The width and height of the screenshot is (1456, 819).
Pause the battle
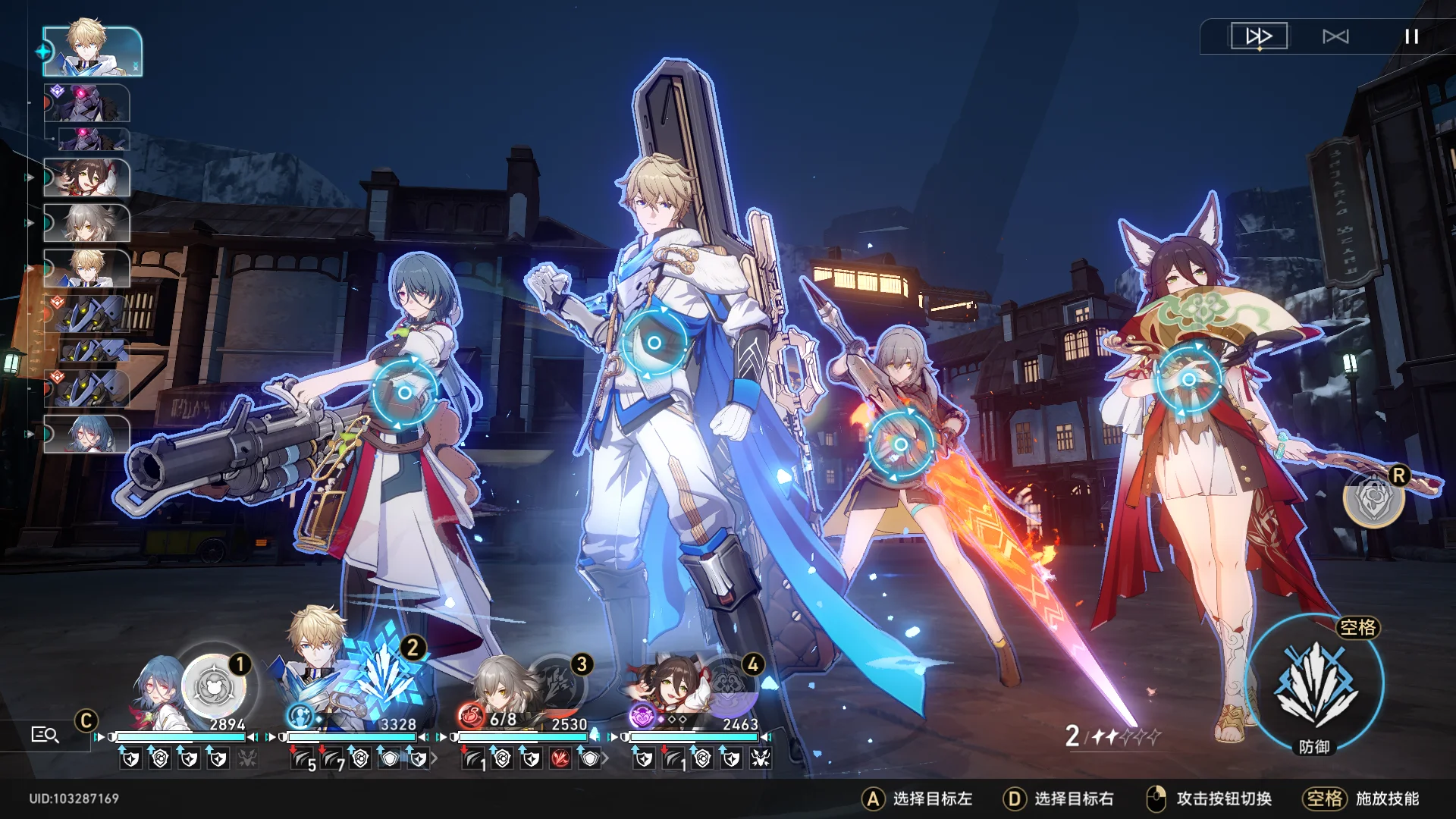point(1411,36)
